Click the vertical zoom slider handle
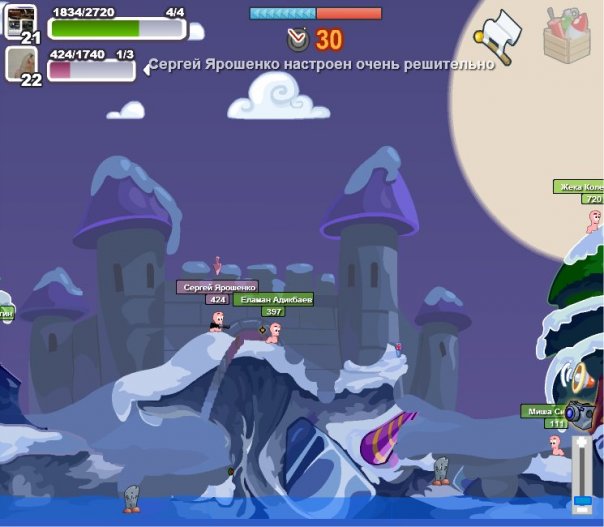The width and height of the screenshot is (604, 527). [580, 499]
